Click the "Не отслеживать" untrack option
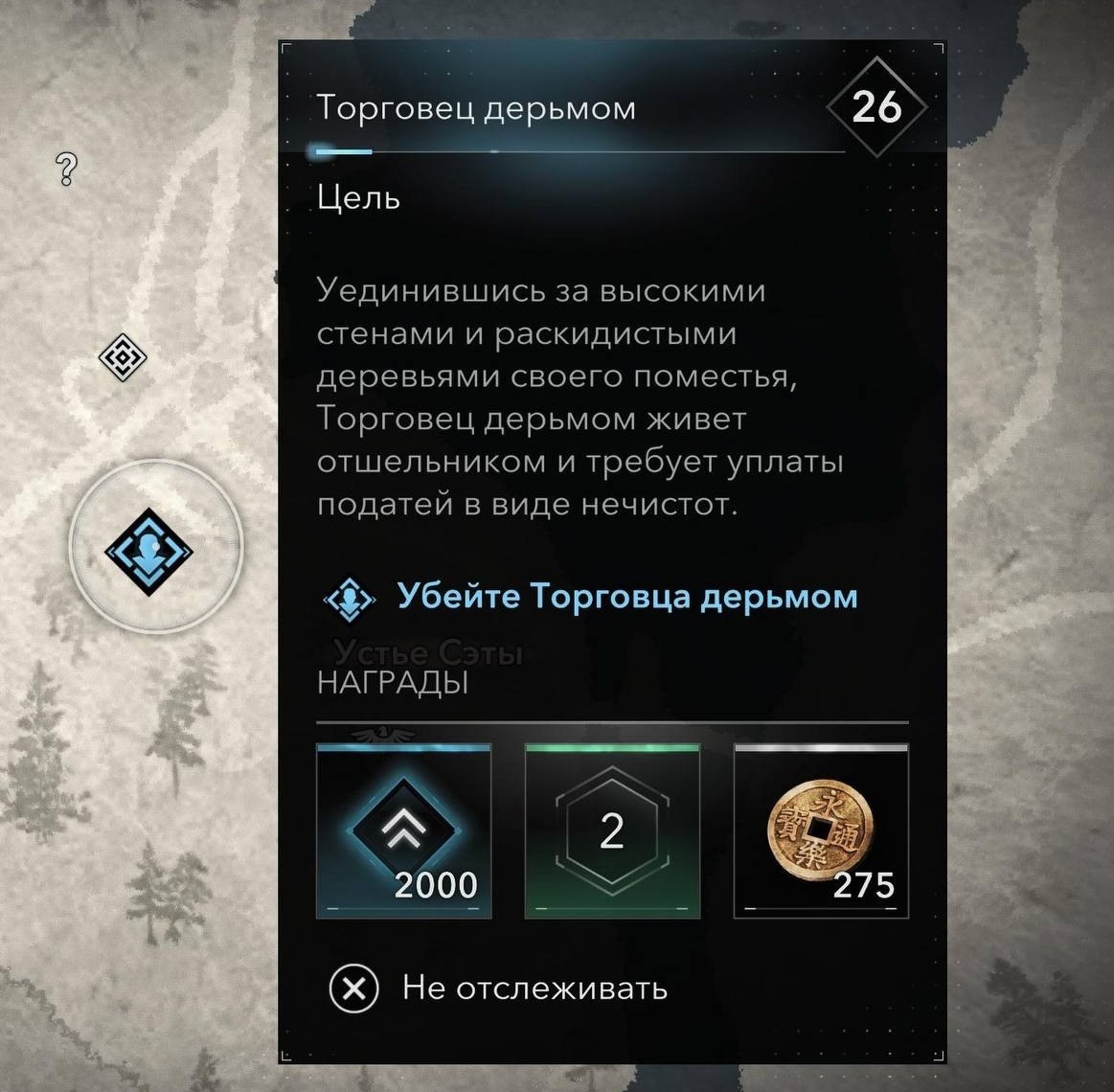Viewport: 1114px width, 1092px height. point(498,989)
